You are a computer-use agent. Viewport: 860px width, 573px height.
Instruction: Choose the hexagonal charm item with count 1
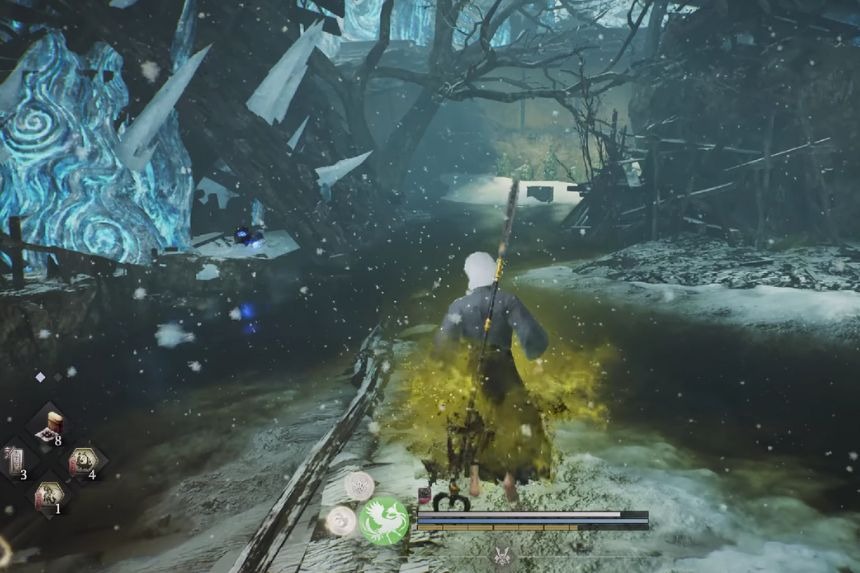(x=48, y=495)
